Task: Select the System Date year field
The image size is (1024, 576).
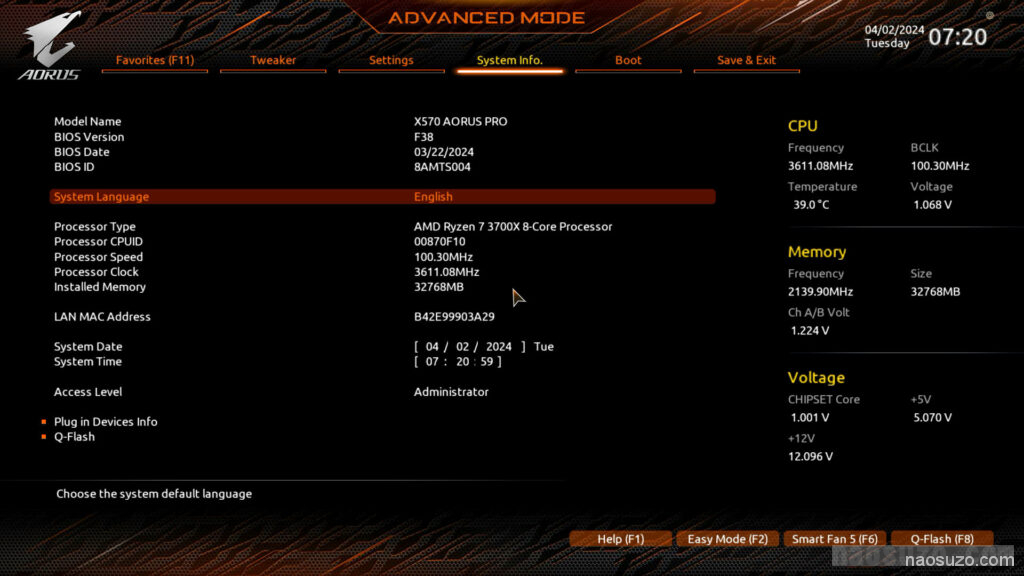Action: (498, 347)
